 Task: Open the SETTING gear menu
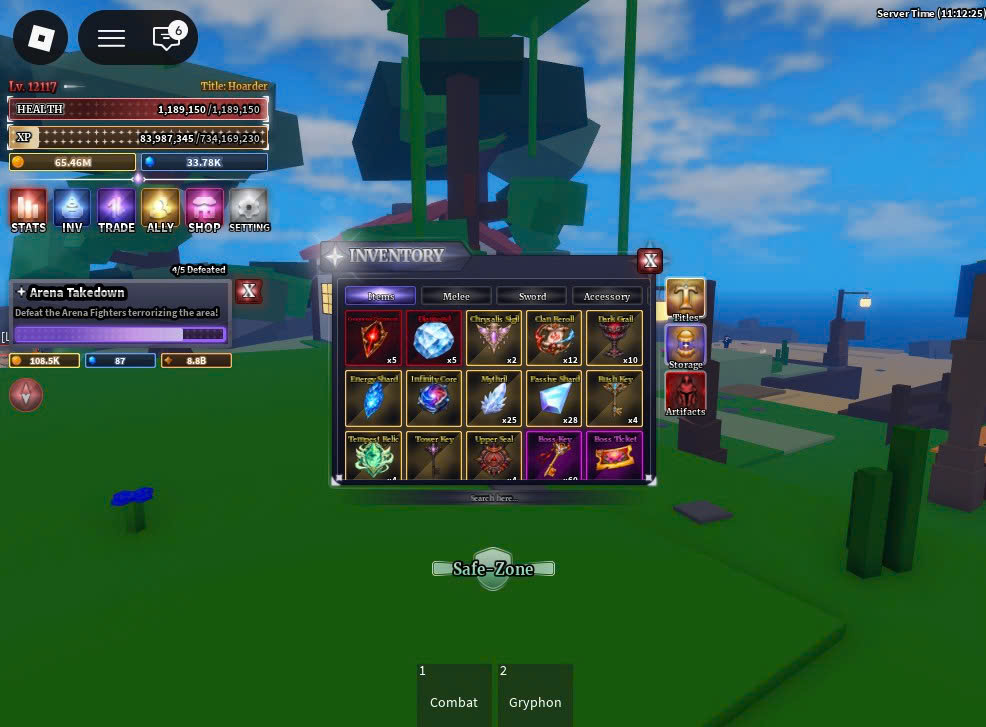point(249,210)
